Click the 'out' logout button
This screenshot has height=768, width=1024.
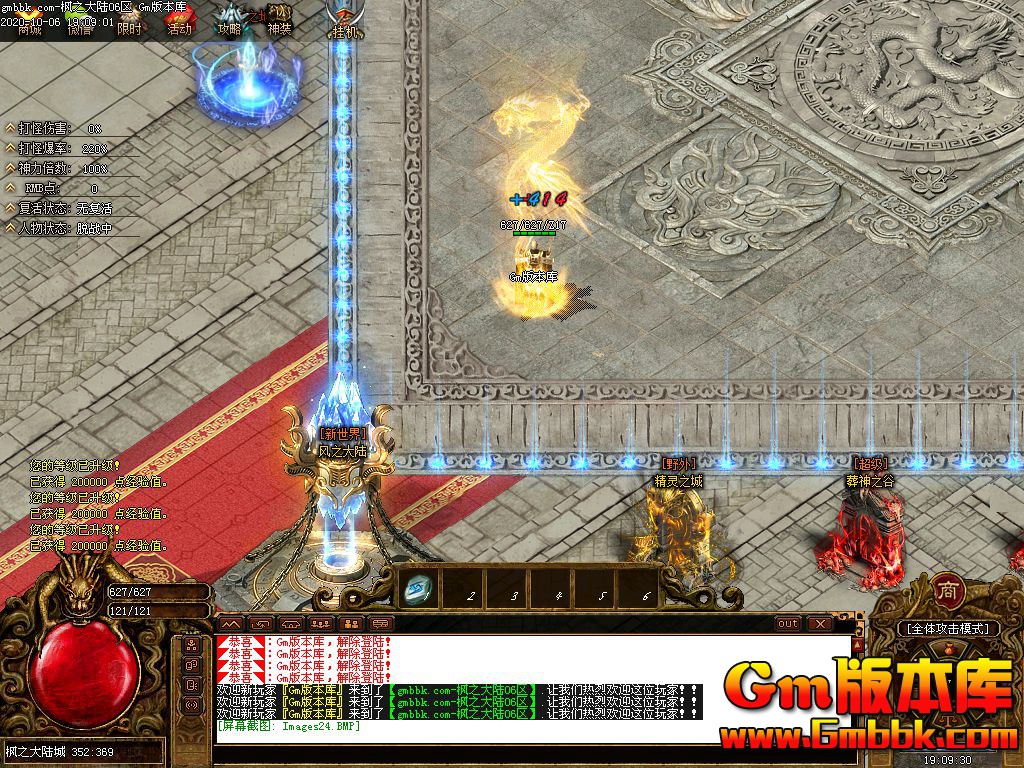point(788,624)
